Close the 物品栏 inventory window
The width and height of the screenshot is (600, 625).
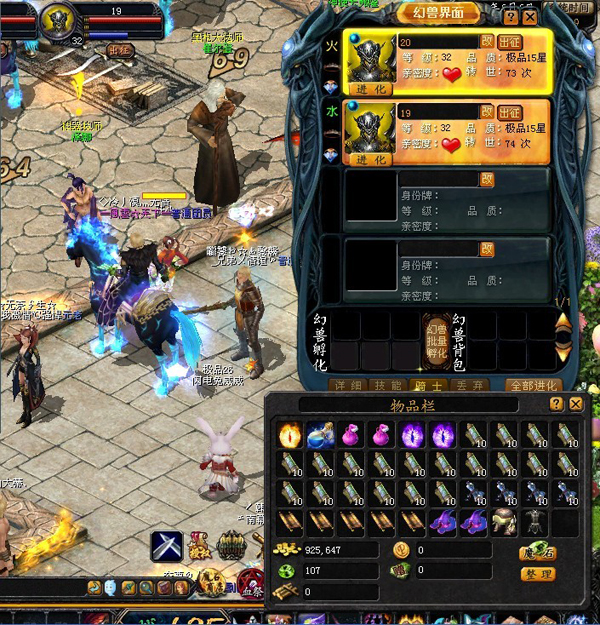[575, 404]
